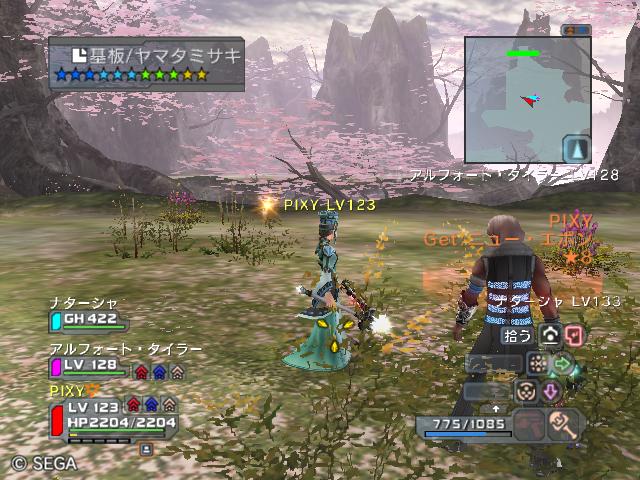Select the 基板/ヤマタミサキ item notification
640x480 pixels.
[146, 64]
